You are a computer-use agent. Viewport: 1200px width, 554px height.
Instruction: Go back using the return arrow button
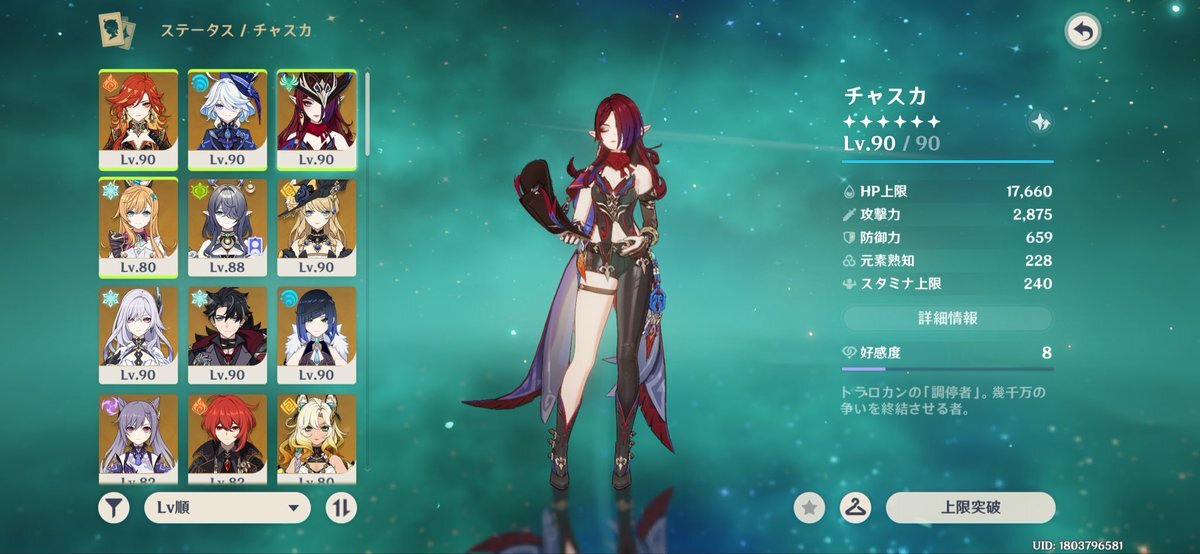click(1081, 31)
